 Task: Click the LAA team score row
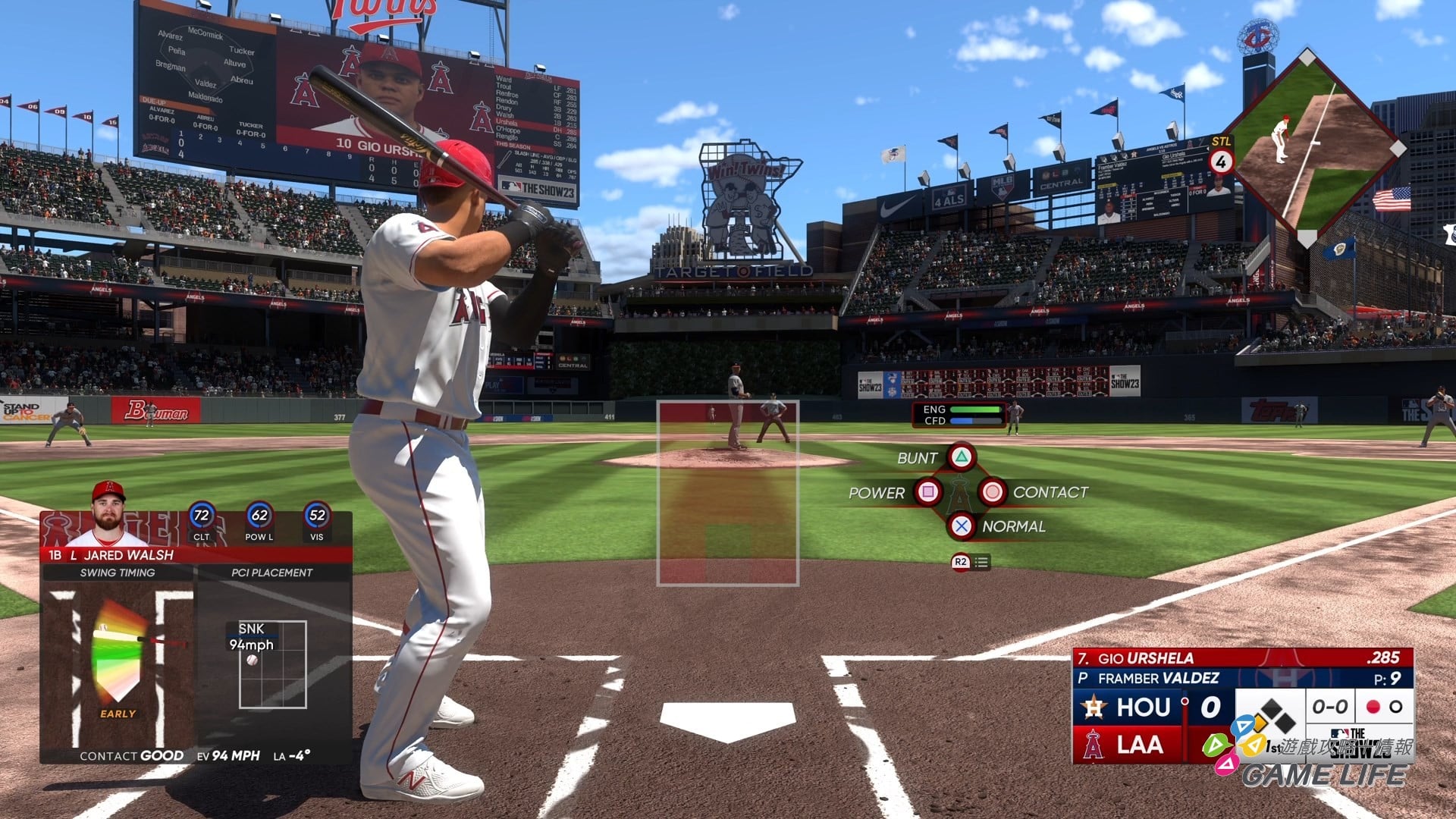[1130, 745]
